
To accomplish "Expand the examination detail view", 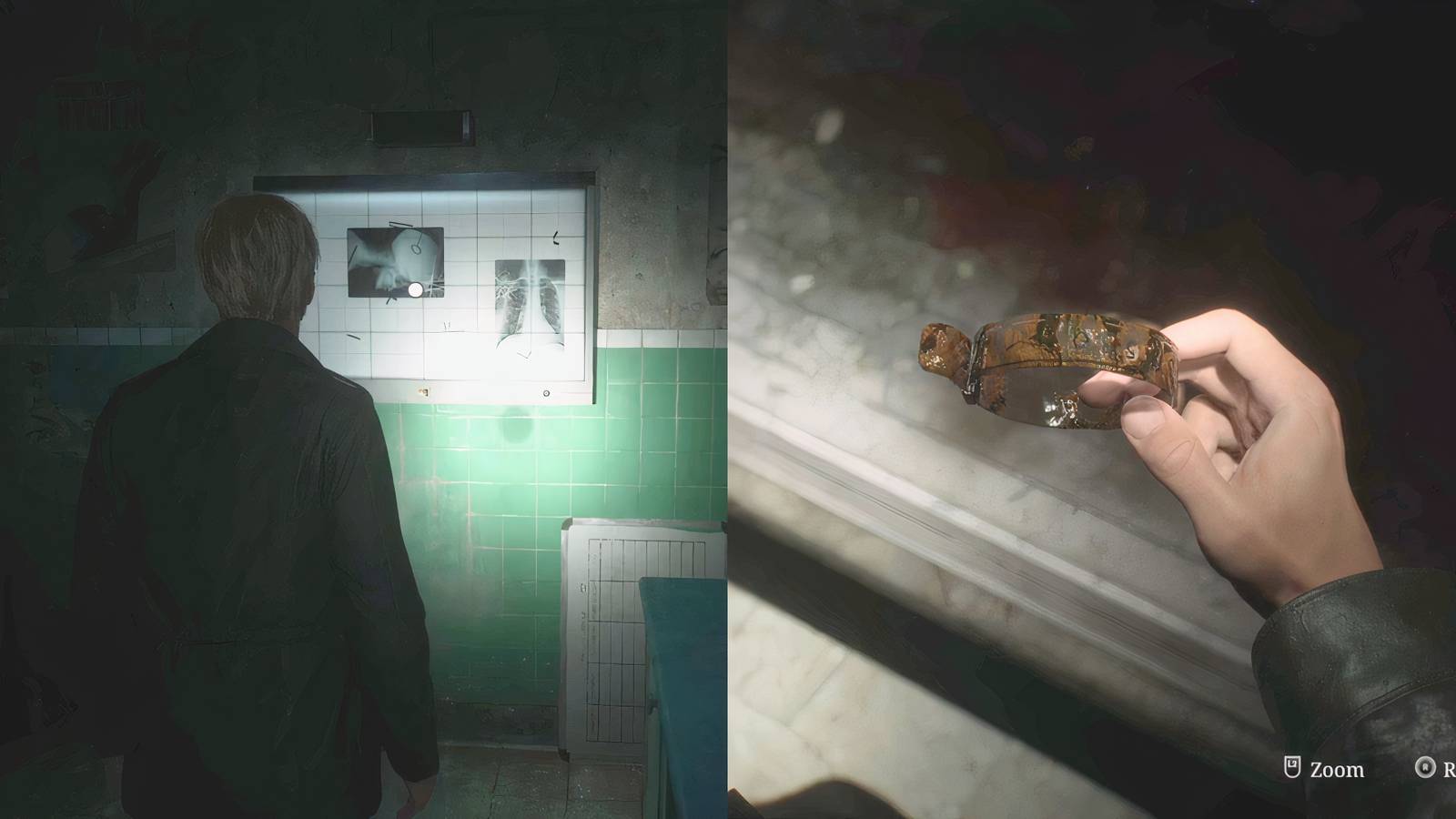I will 1292,769.
